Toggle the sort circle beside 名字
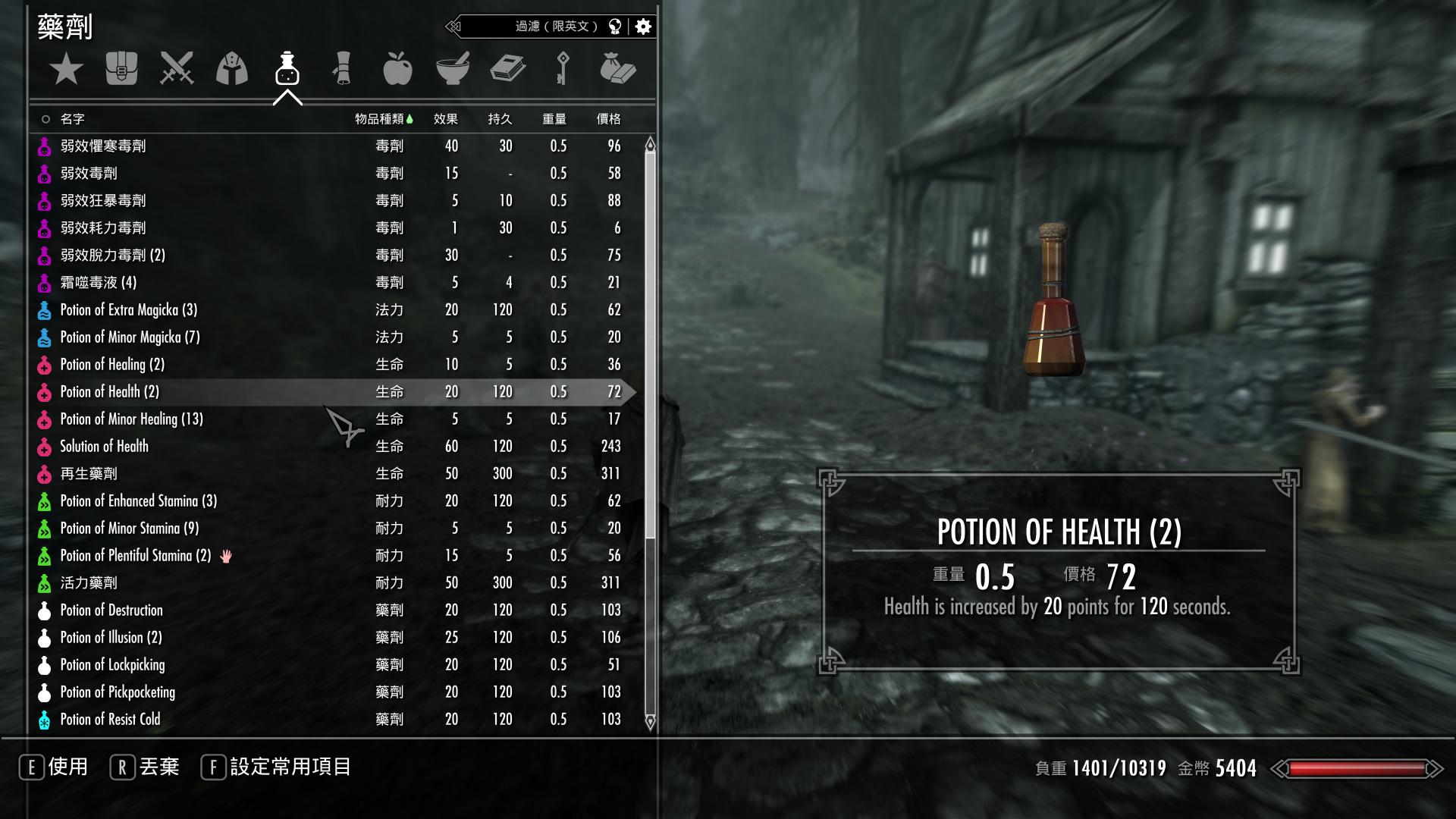Viewport: 1456px width, 819px height. coord(46,118)
